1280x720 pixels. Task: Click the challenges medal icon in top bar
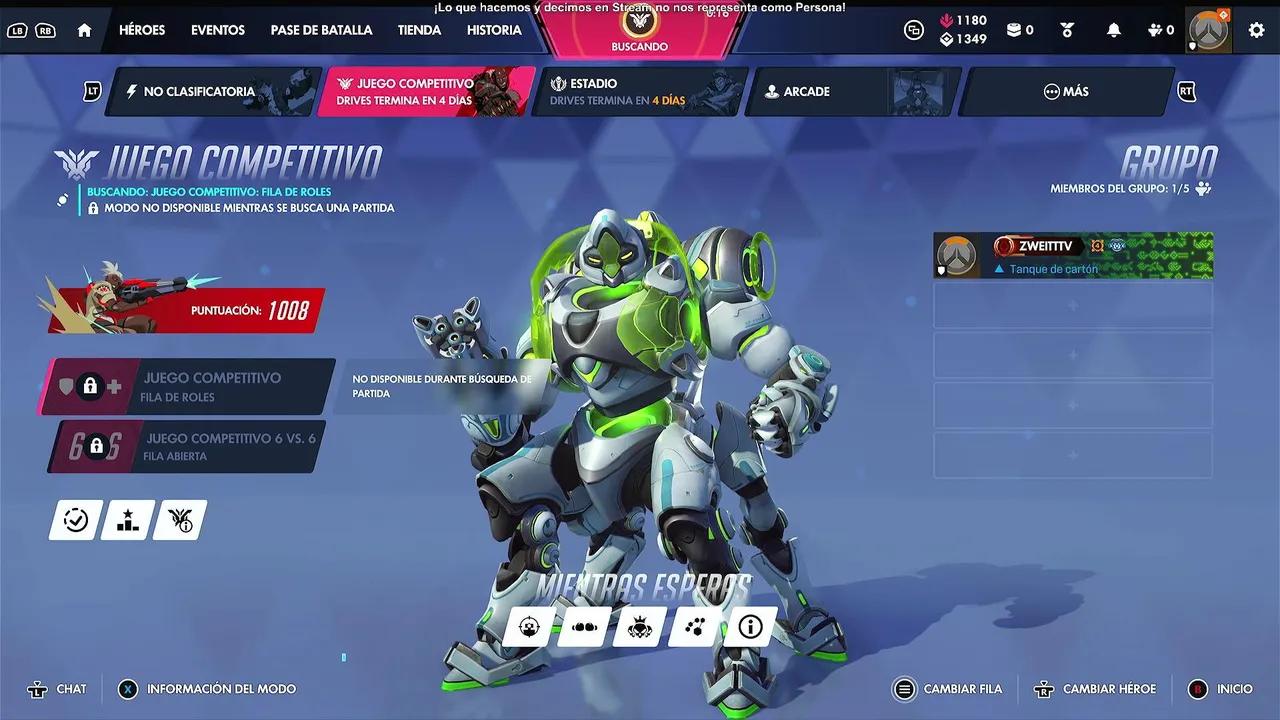[x=1067, y=31]
